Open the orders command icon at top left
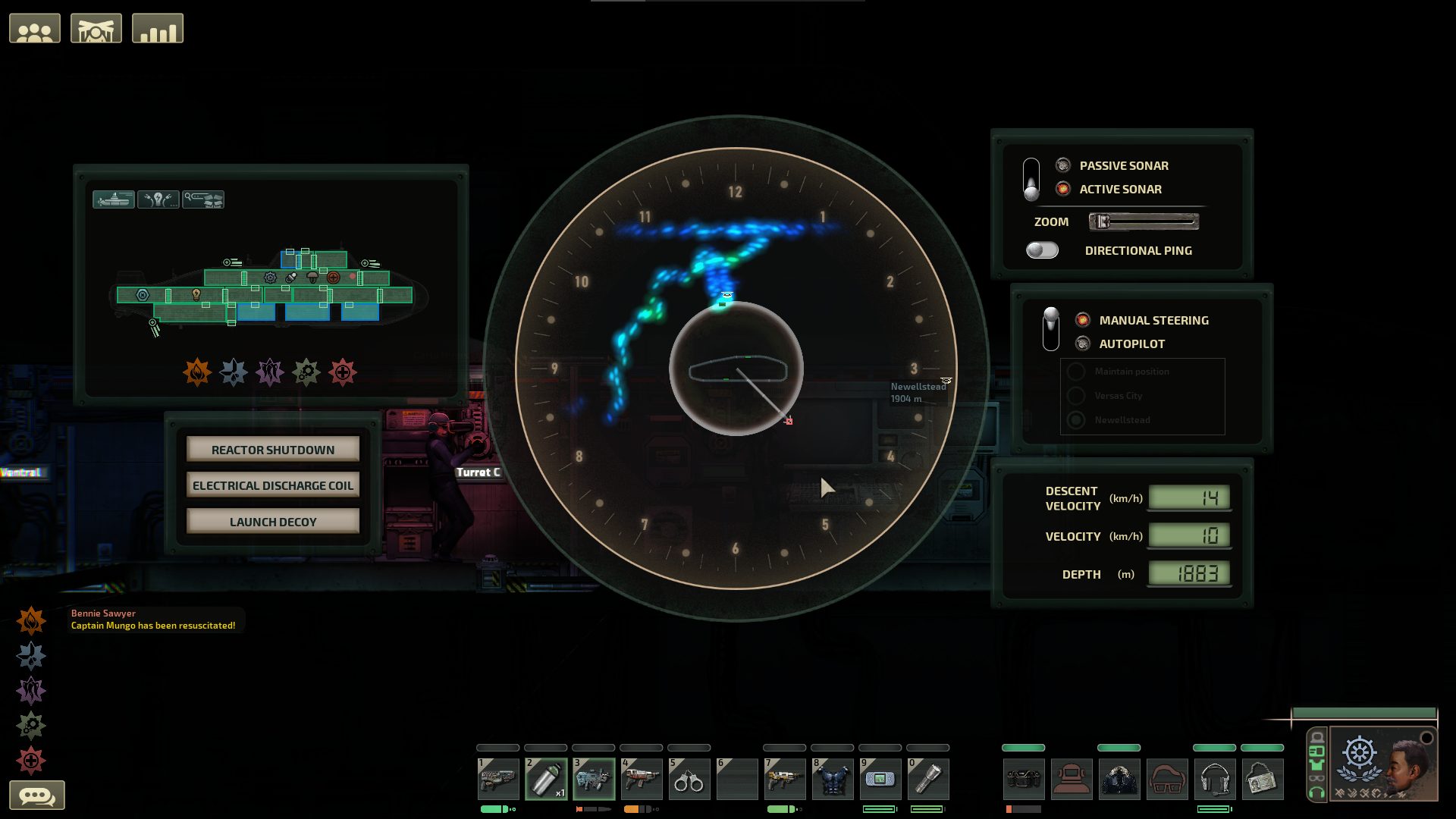Screen dimensions: 1456x819 96,27
